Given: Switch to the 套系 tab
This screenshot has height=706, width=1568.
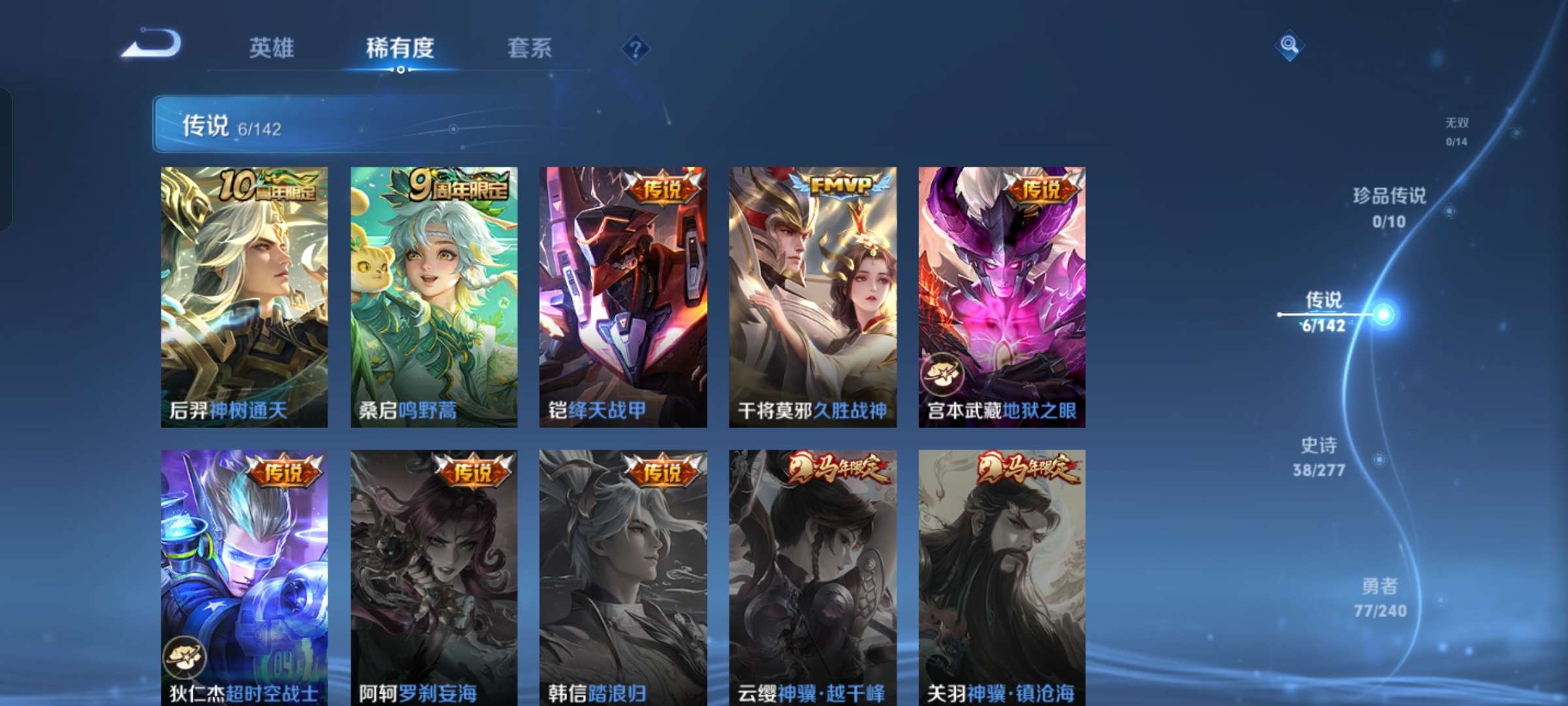Looking at the screenshot, I should pyautogui.click(x=529, y=48).
